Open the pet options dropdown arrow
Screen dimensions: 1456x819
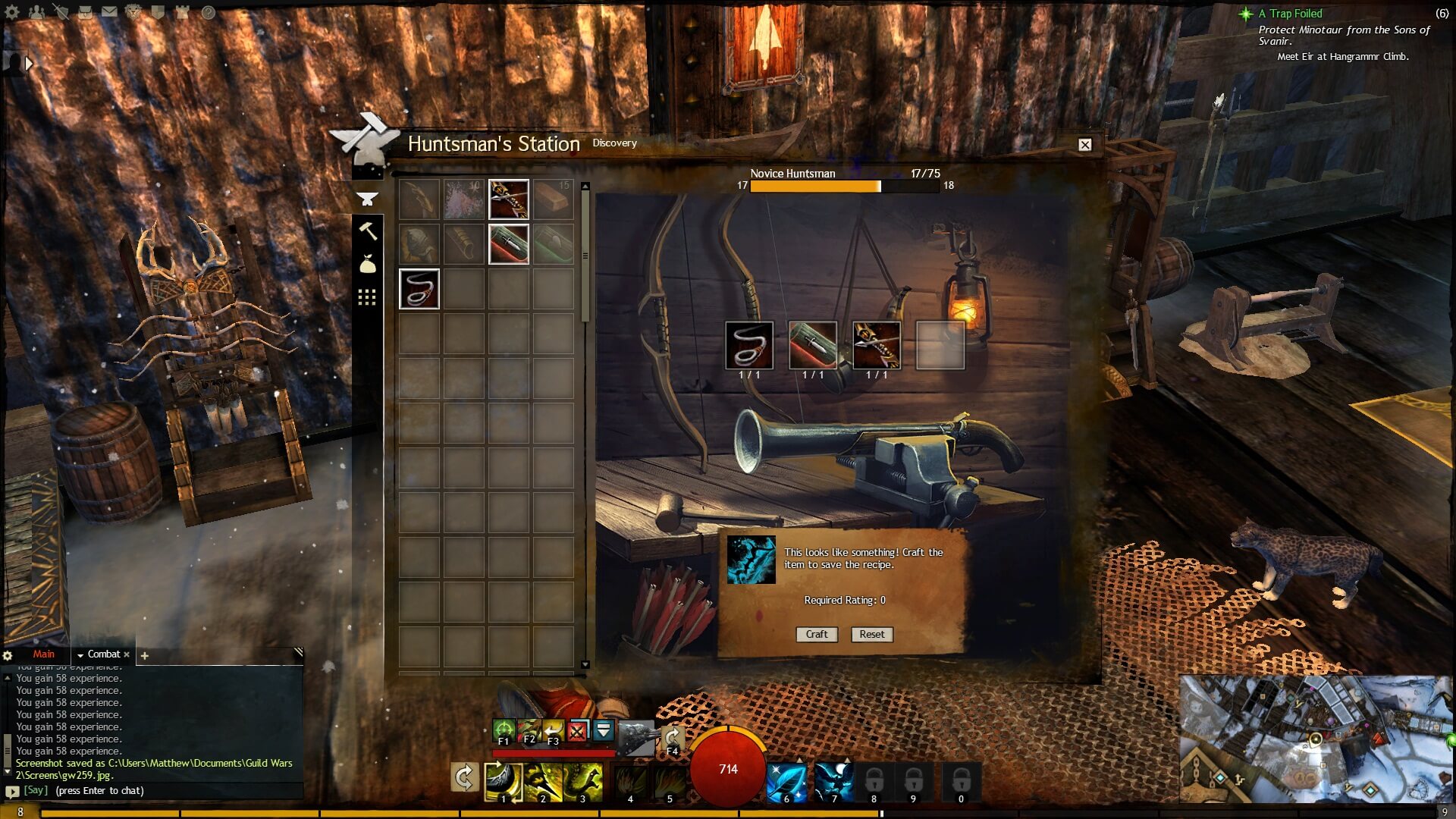click(603, 730)
